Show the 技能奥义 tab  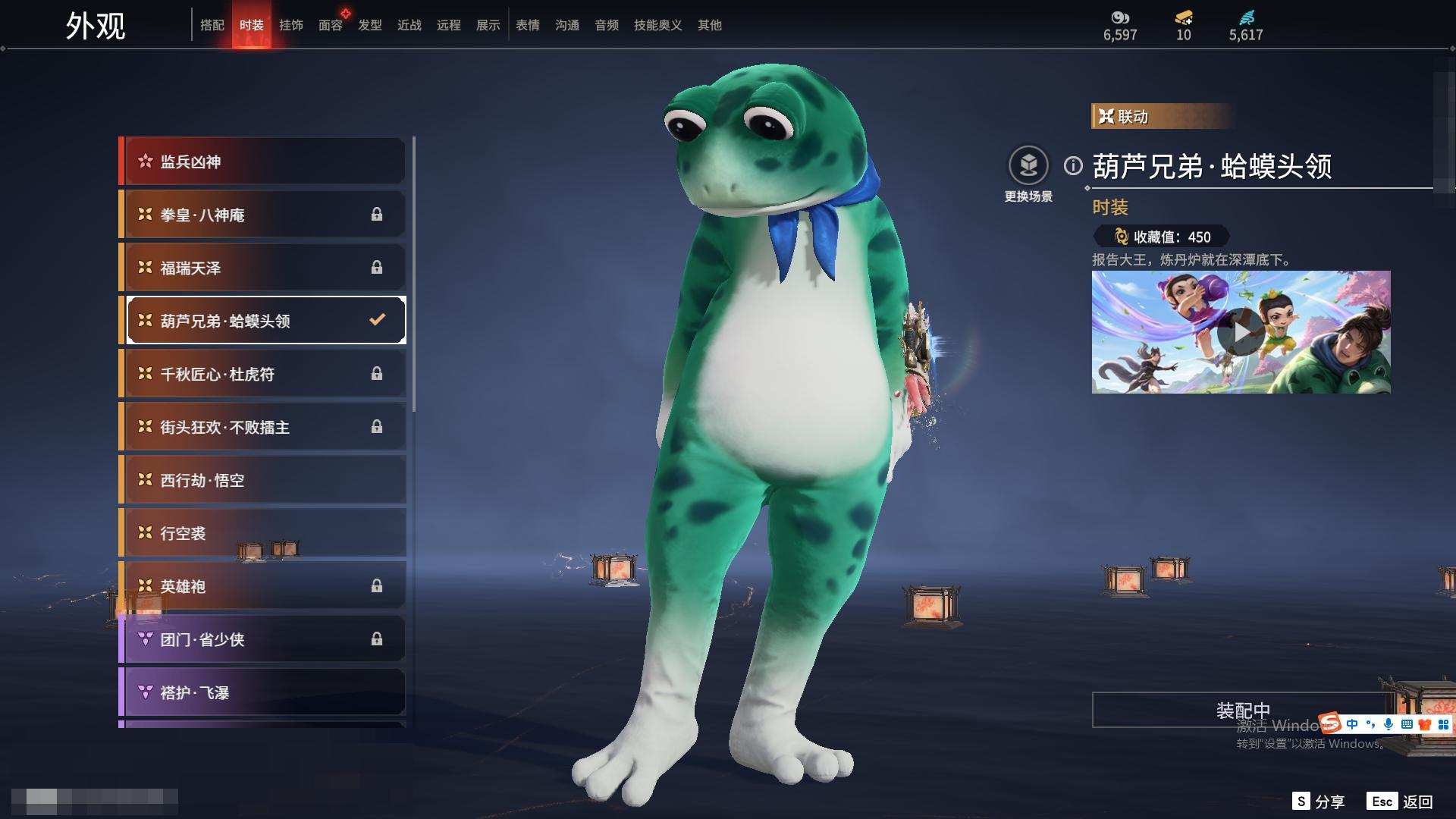click(x=658, y=25)
